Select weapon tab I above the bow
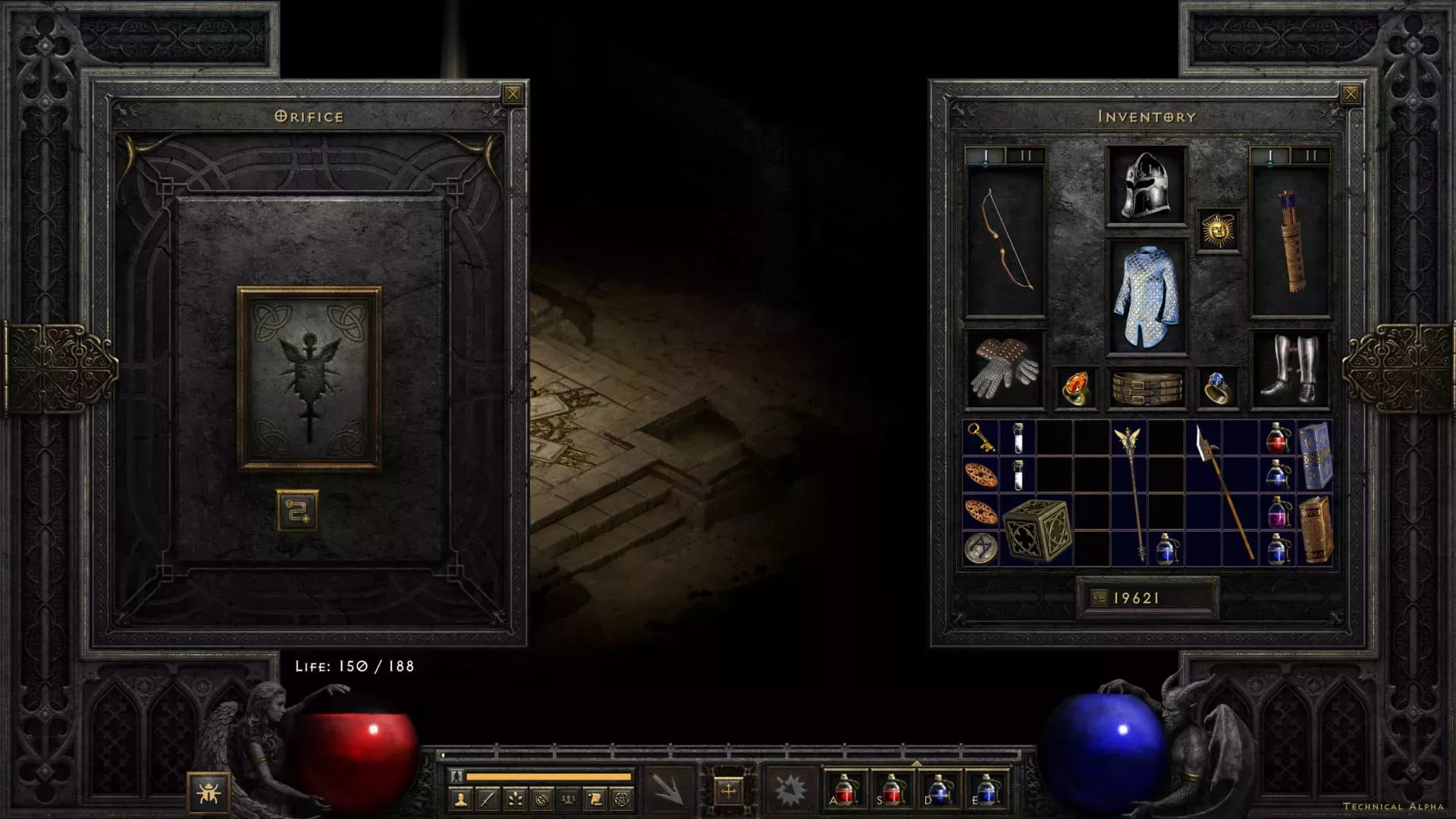This screenshot has height=819, width=1456. pyautogui.click(x=987, y=155)
